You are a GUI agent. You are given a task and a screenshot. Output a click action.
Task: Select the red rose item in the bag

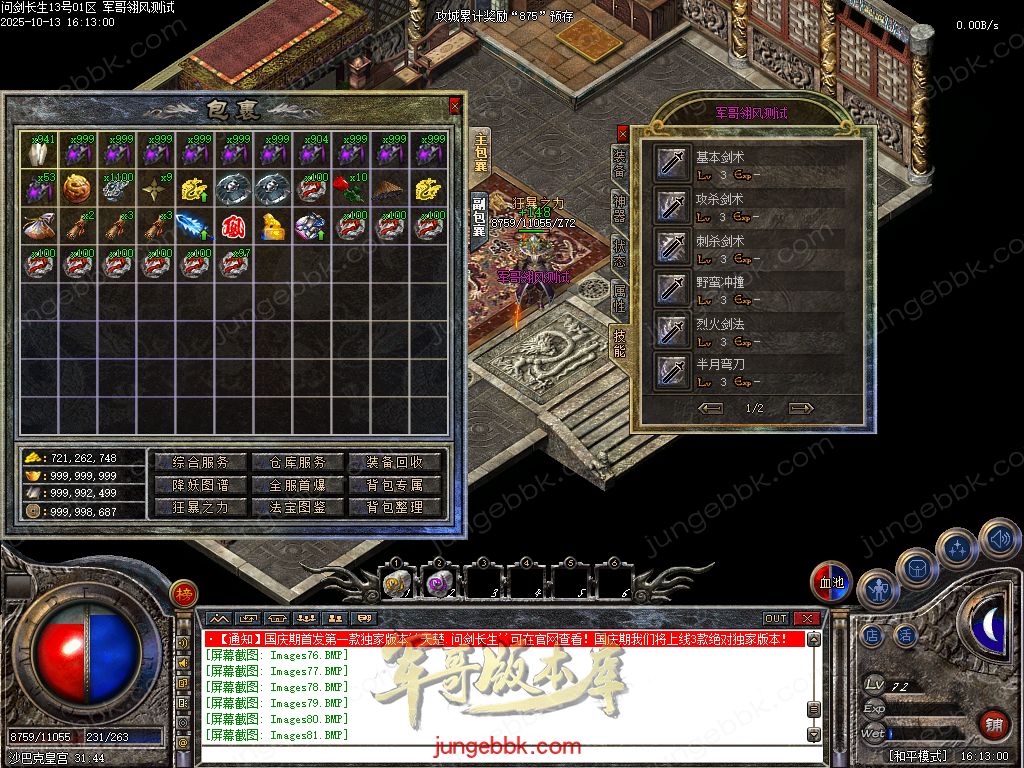(348, 188)
